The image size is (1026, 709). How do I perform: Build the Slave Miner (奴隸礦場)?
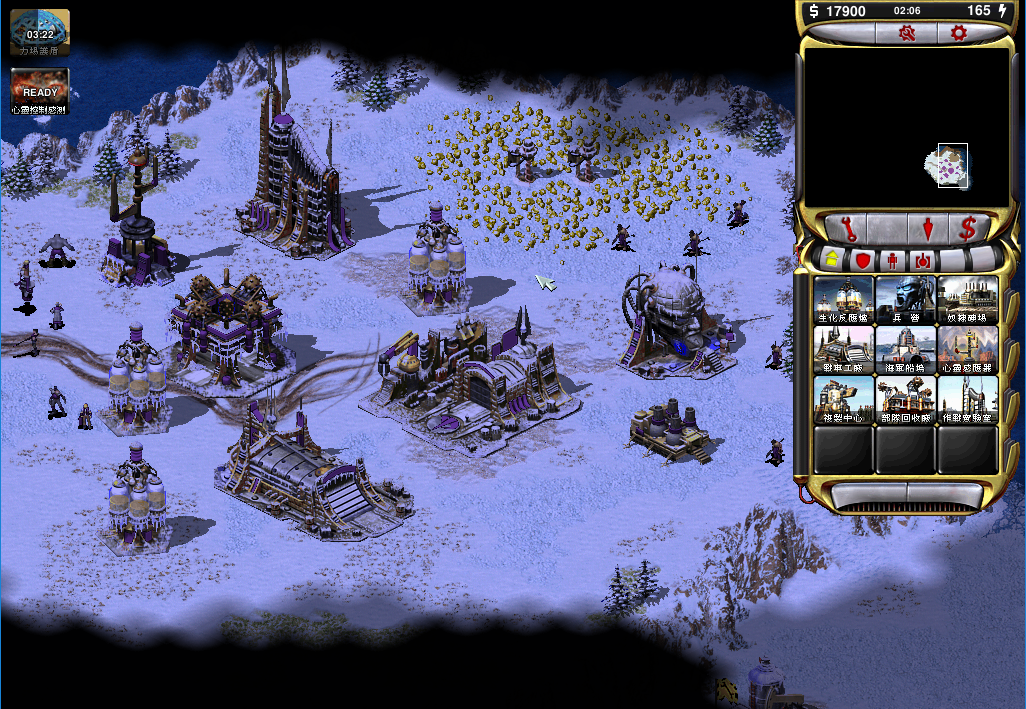click(x=967, y=299)
